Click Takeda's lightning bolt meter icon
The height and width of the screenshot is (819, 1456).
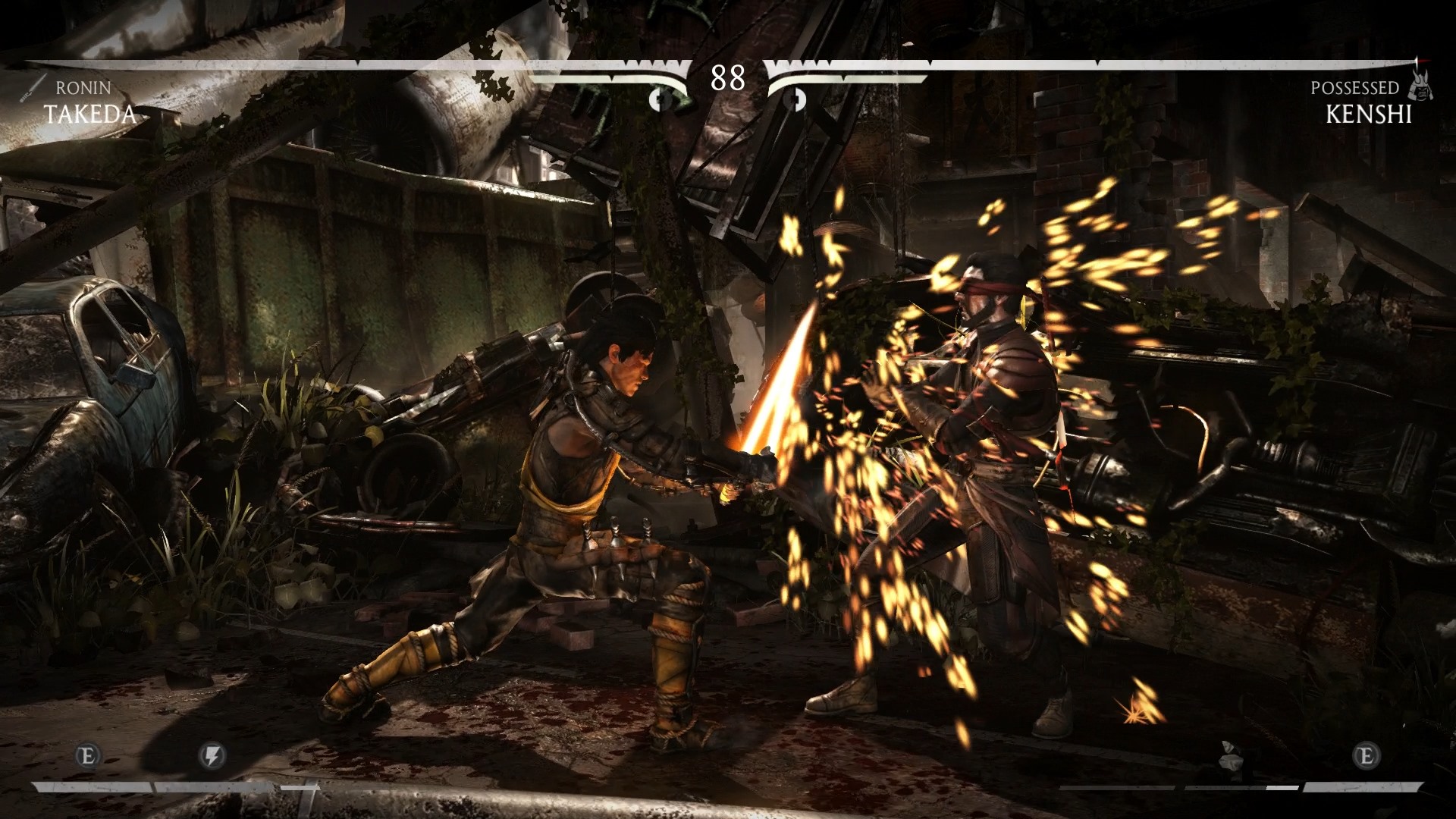click(212, 755)
